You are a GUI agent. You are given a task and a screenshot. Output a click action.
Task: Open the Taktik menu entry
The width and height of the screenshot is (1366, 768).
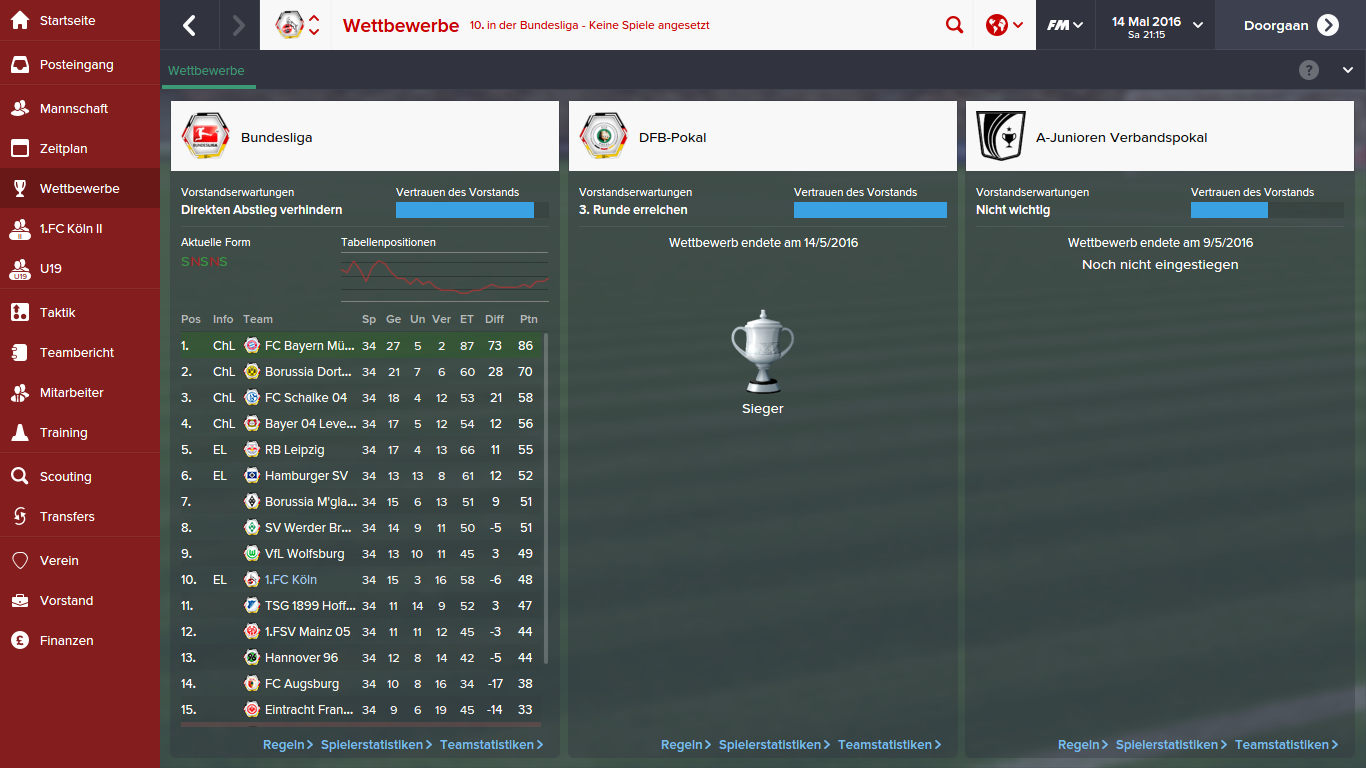(57, 313)
